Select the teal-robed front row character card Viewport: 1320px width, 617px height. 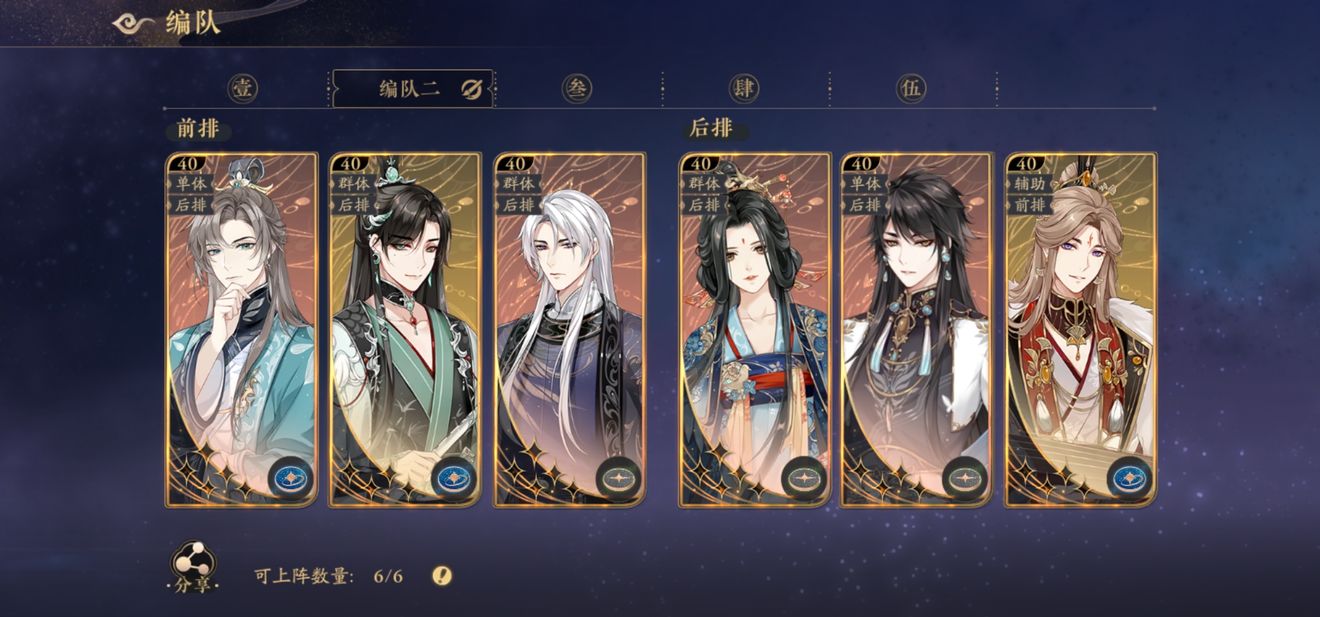tap(241, 329)
